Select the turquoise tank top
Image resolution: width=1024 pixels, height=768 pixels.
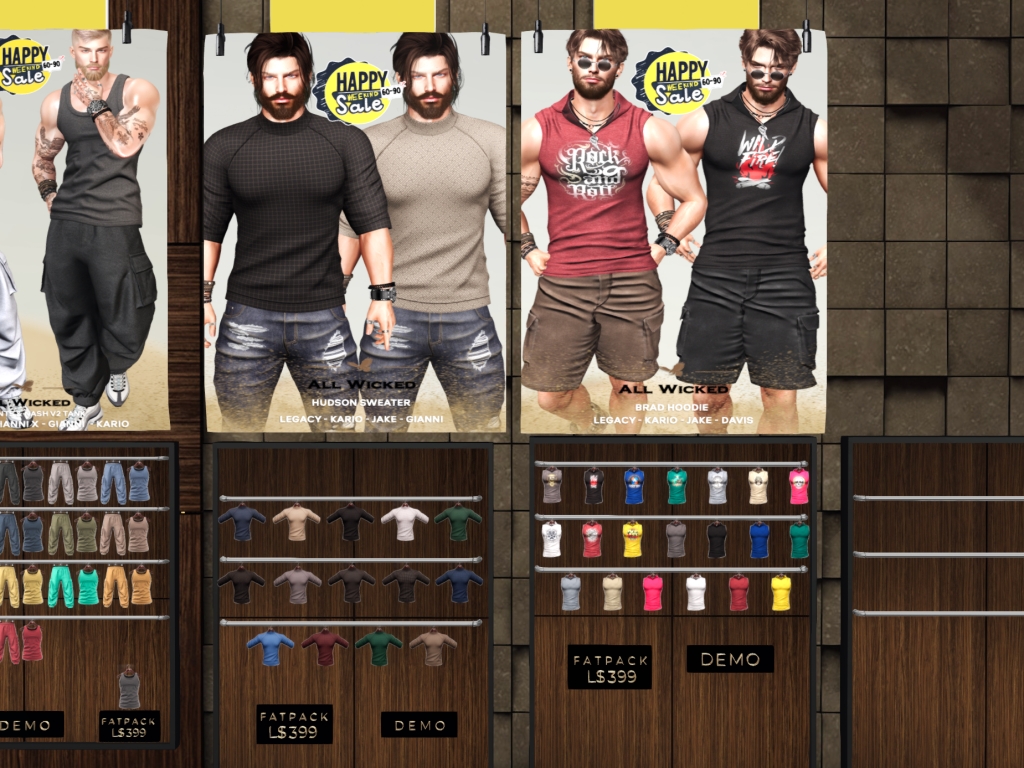pyautogui.click(x=88, y=586)
